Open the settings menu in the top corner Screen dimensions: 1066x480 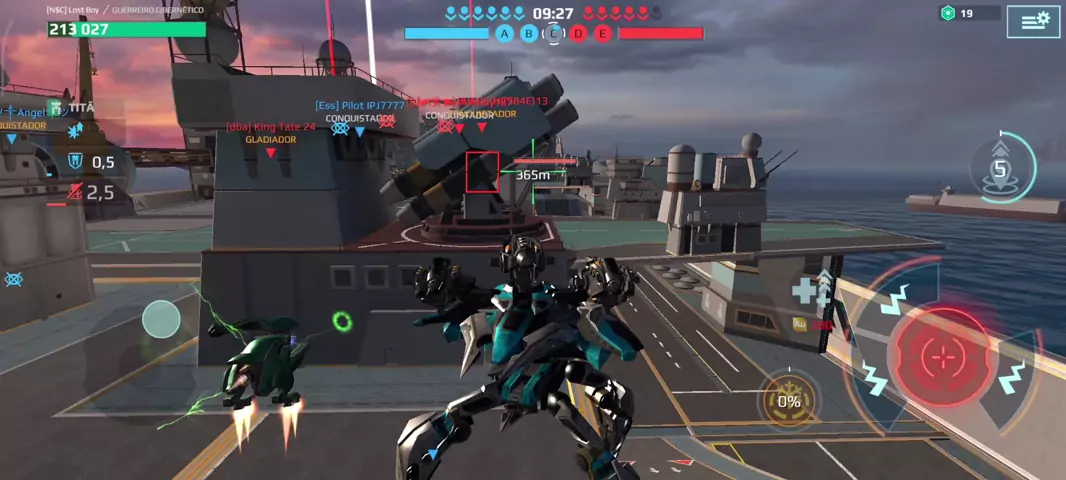[1033, 21]
